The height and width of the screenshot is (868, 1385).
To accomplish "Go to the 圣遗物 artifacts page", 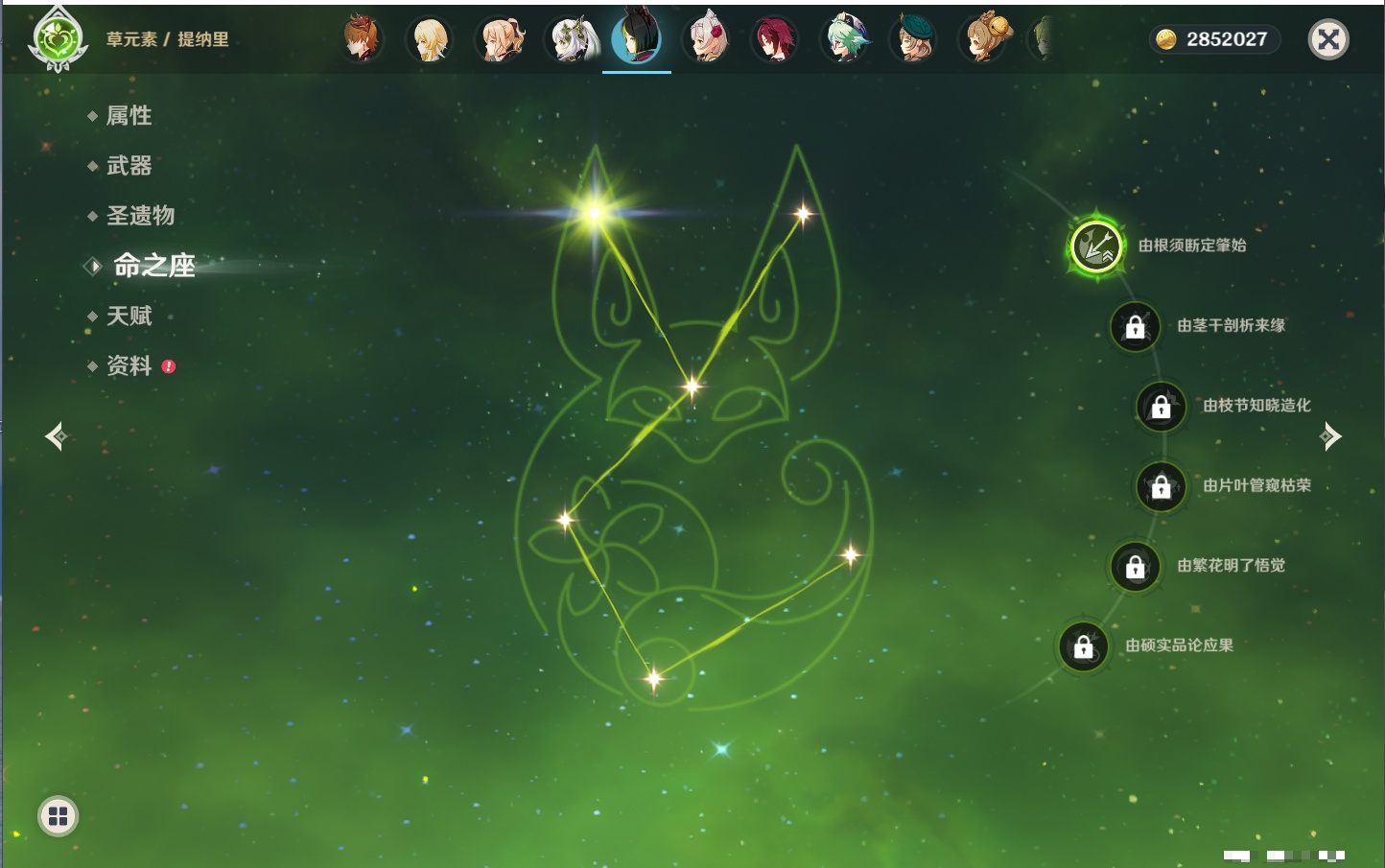I will click(x=140, y=216).
